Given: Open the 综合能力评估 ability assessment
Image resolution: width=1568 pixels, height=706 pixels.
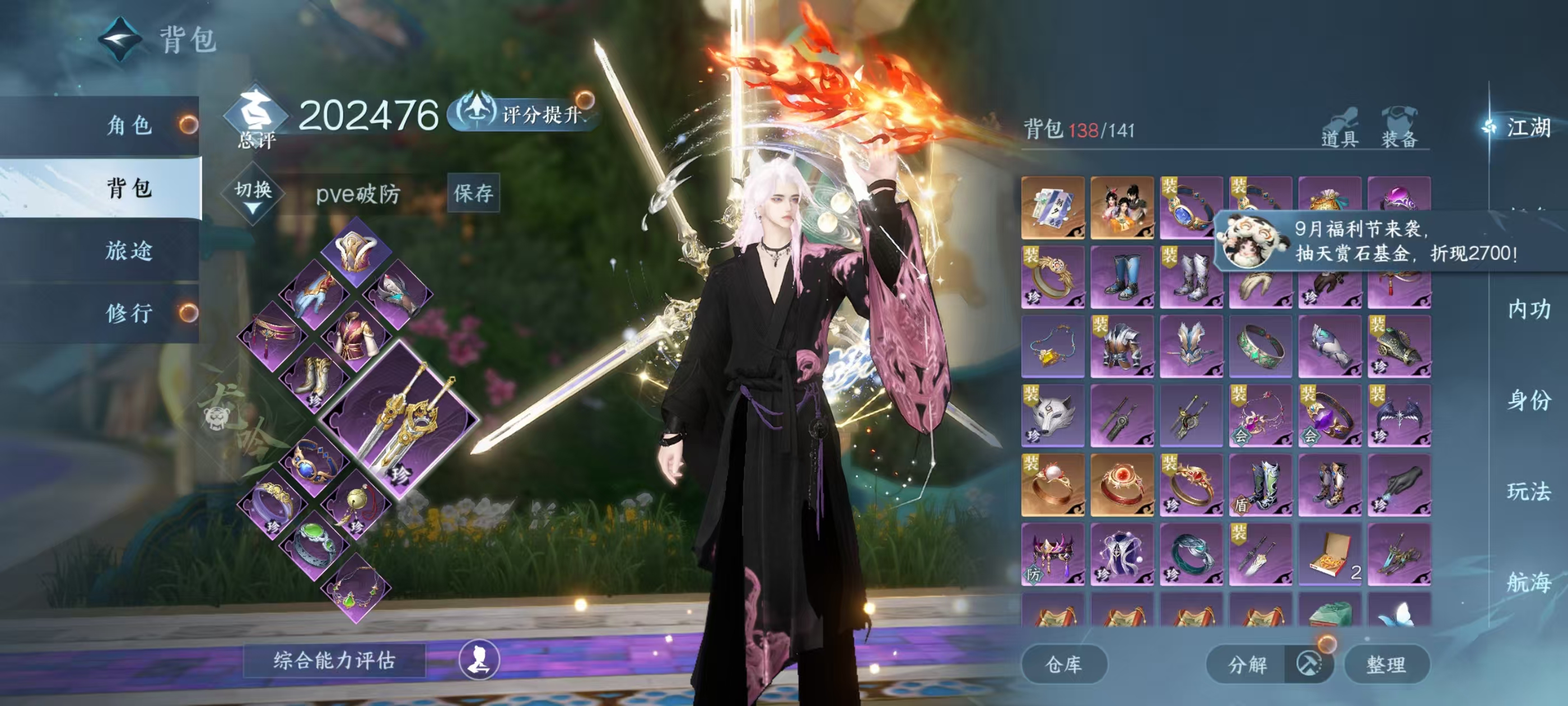Looking at the screenshot, I should (x=334, y=659).
